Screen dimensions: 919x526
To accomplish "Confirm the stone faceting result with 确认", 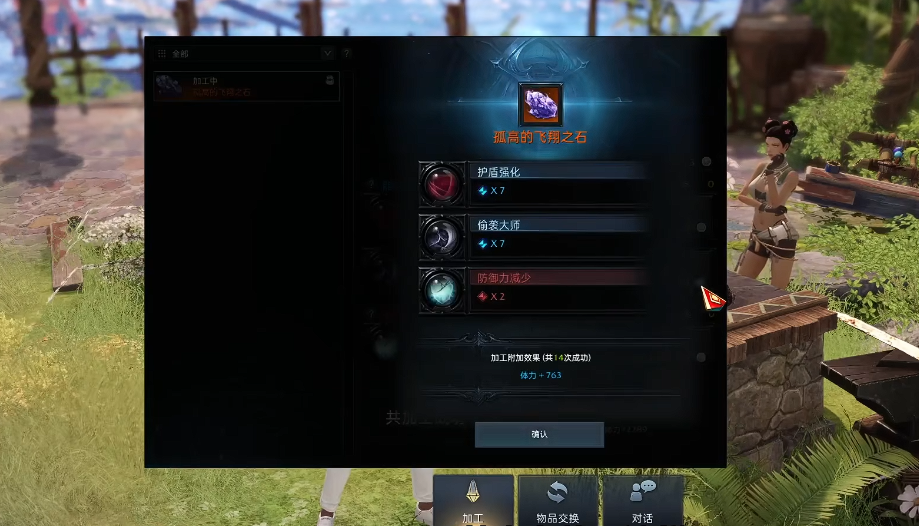I will pyautogui.click(x=539, y=434).
